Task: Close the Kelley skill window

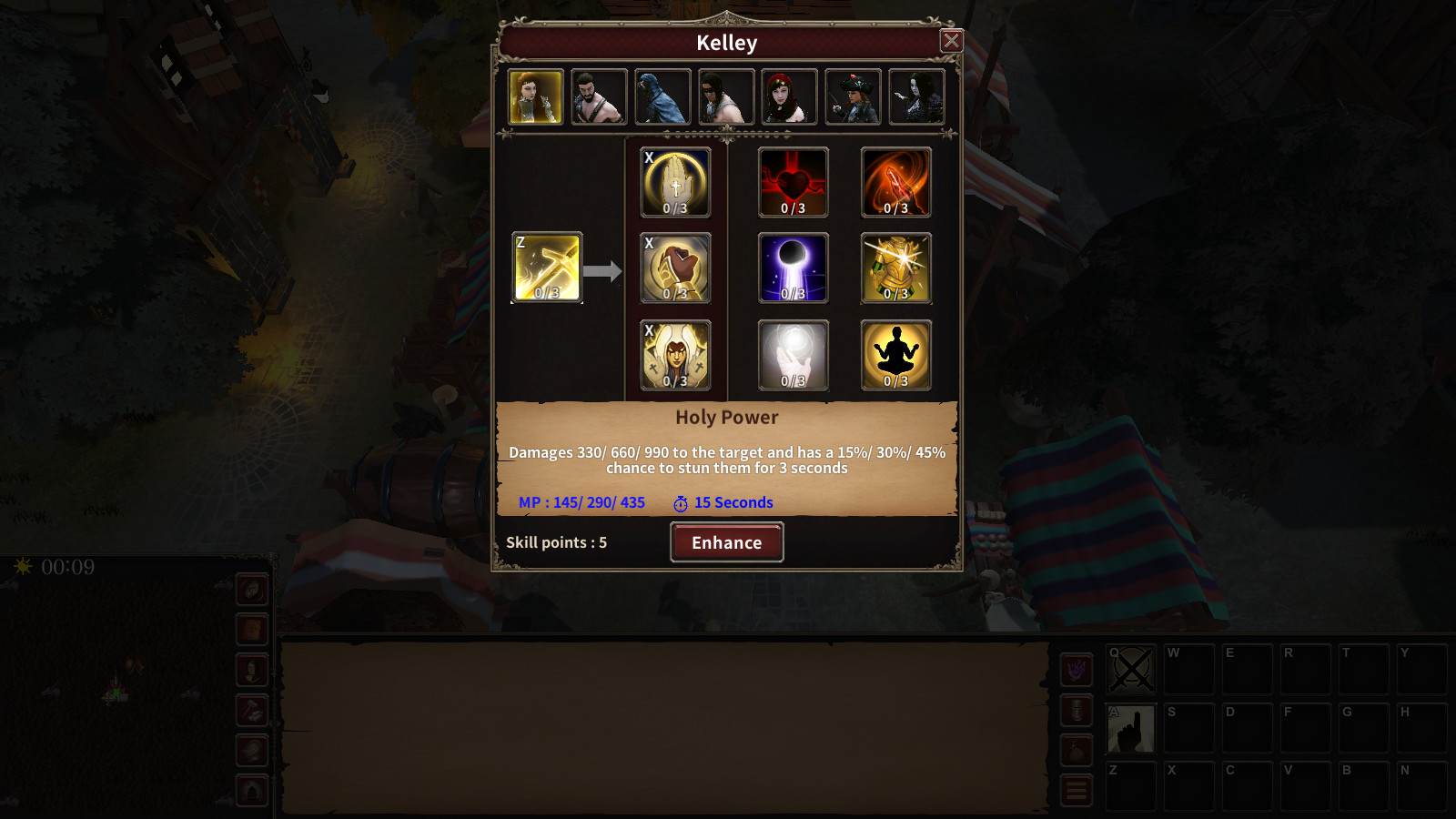Action: click(x=951, y=40)
